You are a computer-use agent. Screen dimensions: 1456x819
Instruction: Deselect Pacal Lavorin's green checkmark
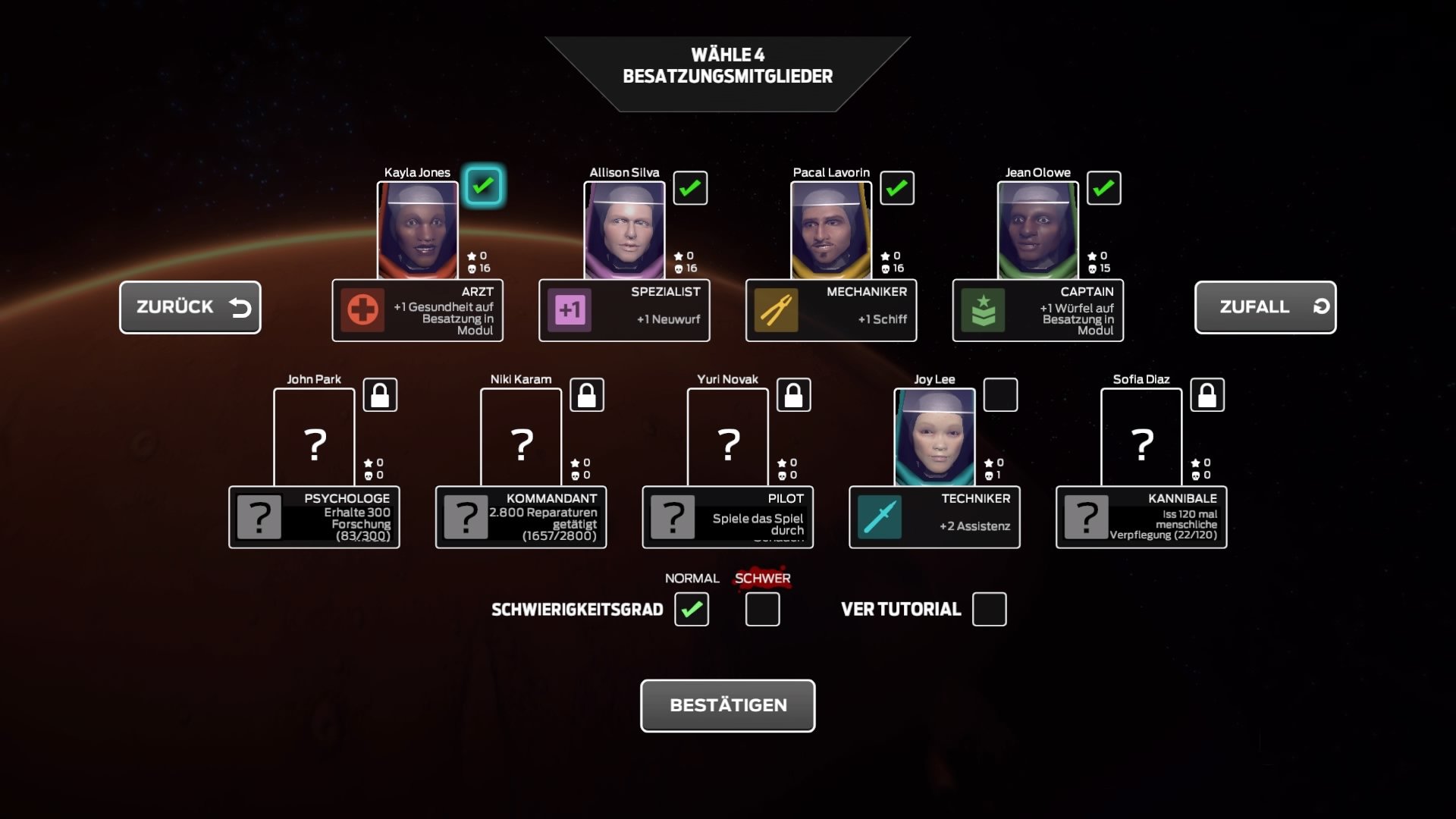[897, 187]
